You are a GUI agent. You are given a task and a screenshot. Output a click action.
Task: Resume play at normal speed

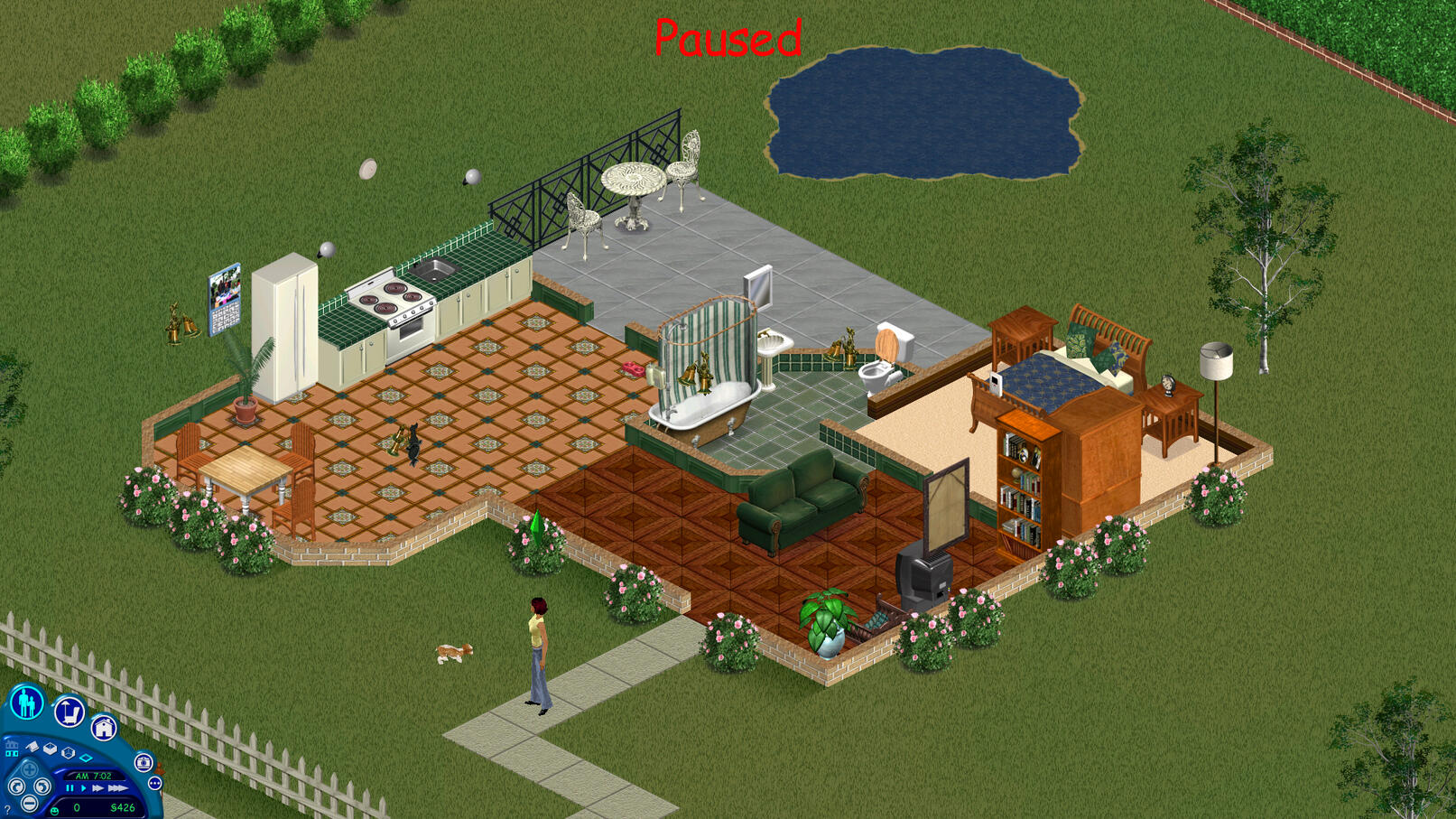84,787
